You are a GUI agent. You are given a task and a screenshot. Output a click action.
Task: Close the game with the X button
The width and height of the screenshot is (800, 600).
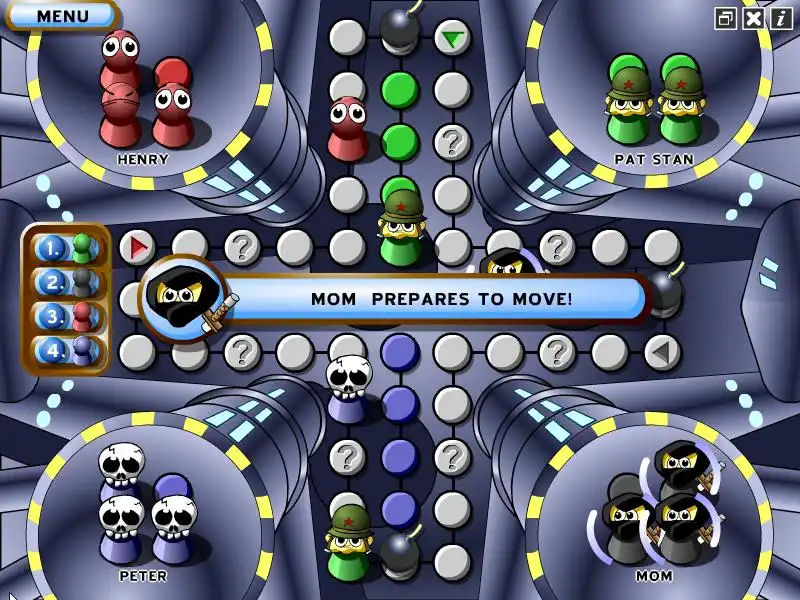point(753,17)
